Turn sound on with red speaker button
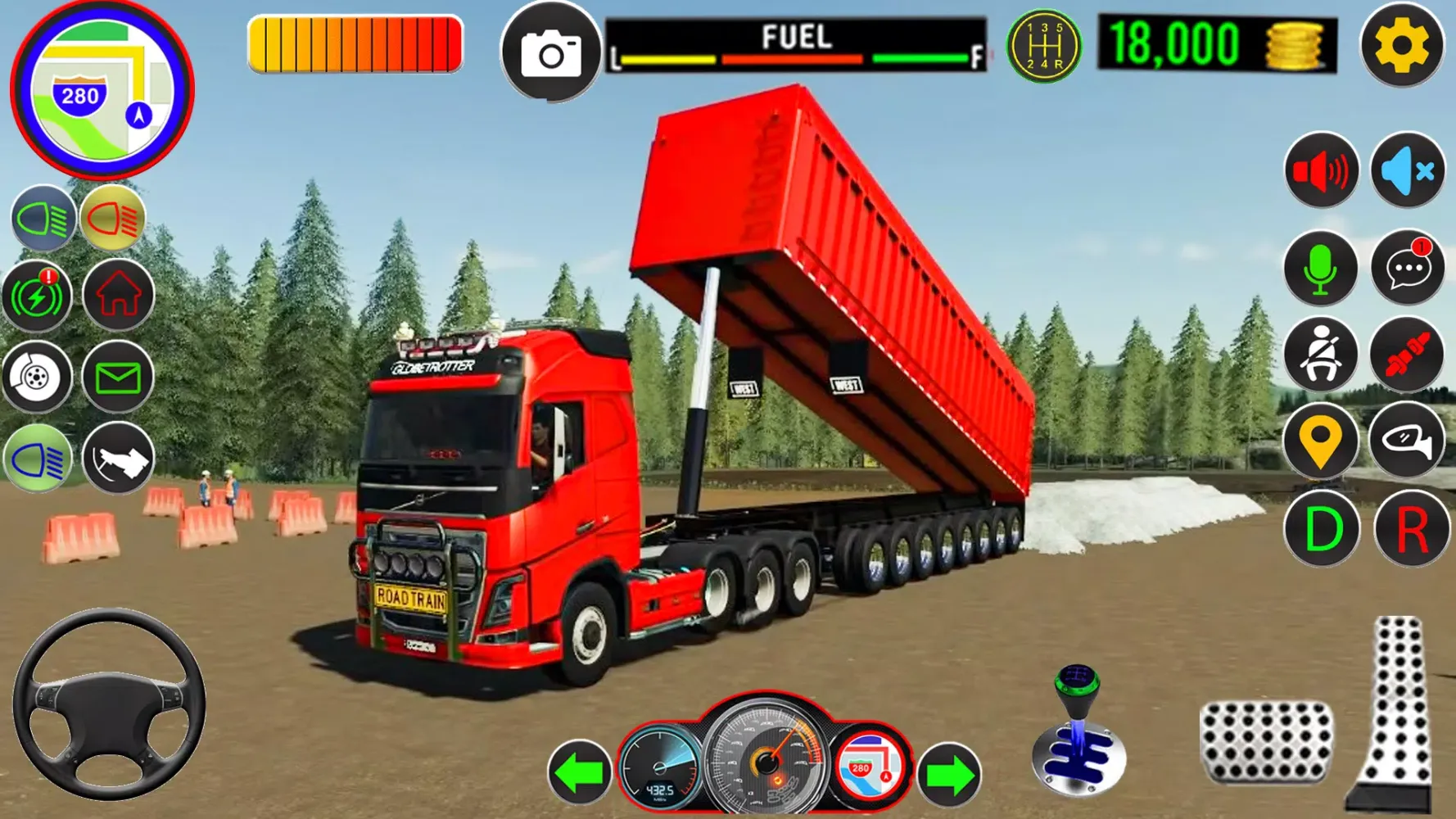Screen dimensions: 1456x819 (1321, 171)
